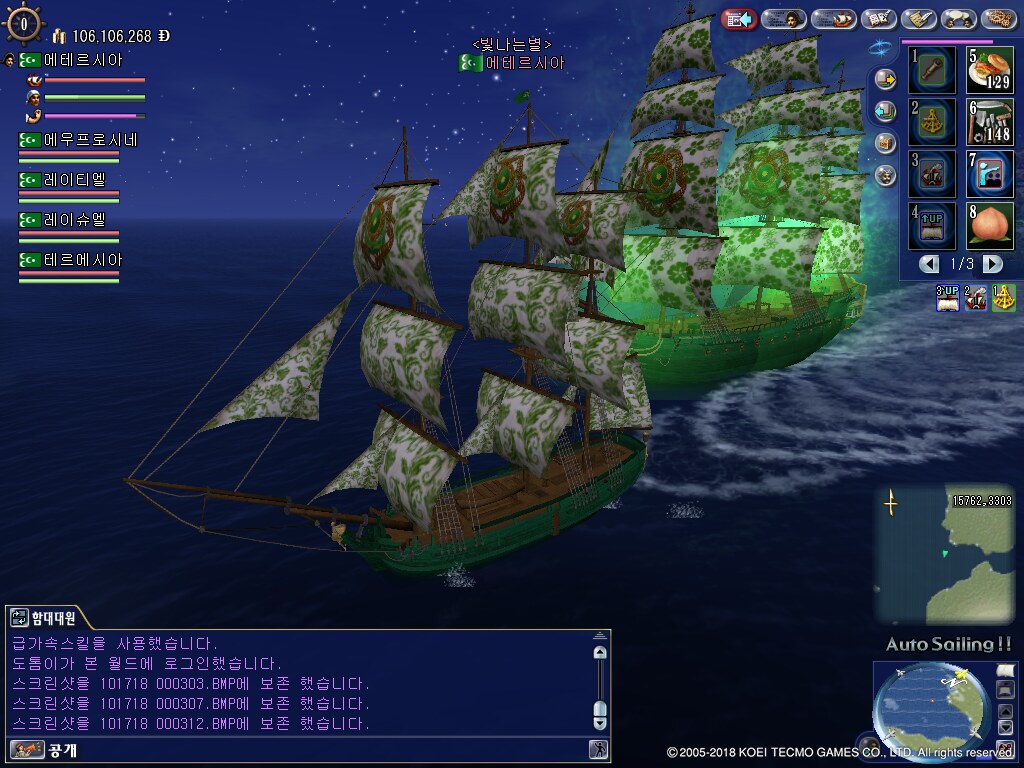Select the peach item in slot 8

(x=989, y=225)
